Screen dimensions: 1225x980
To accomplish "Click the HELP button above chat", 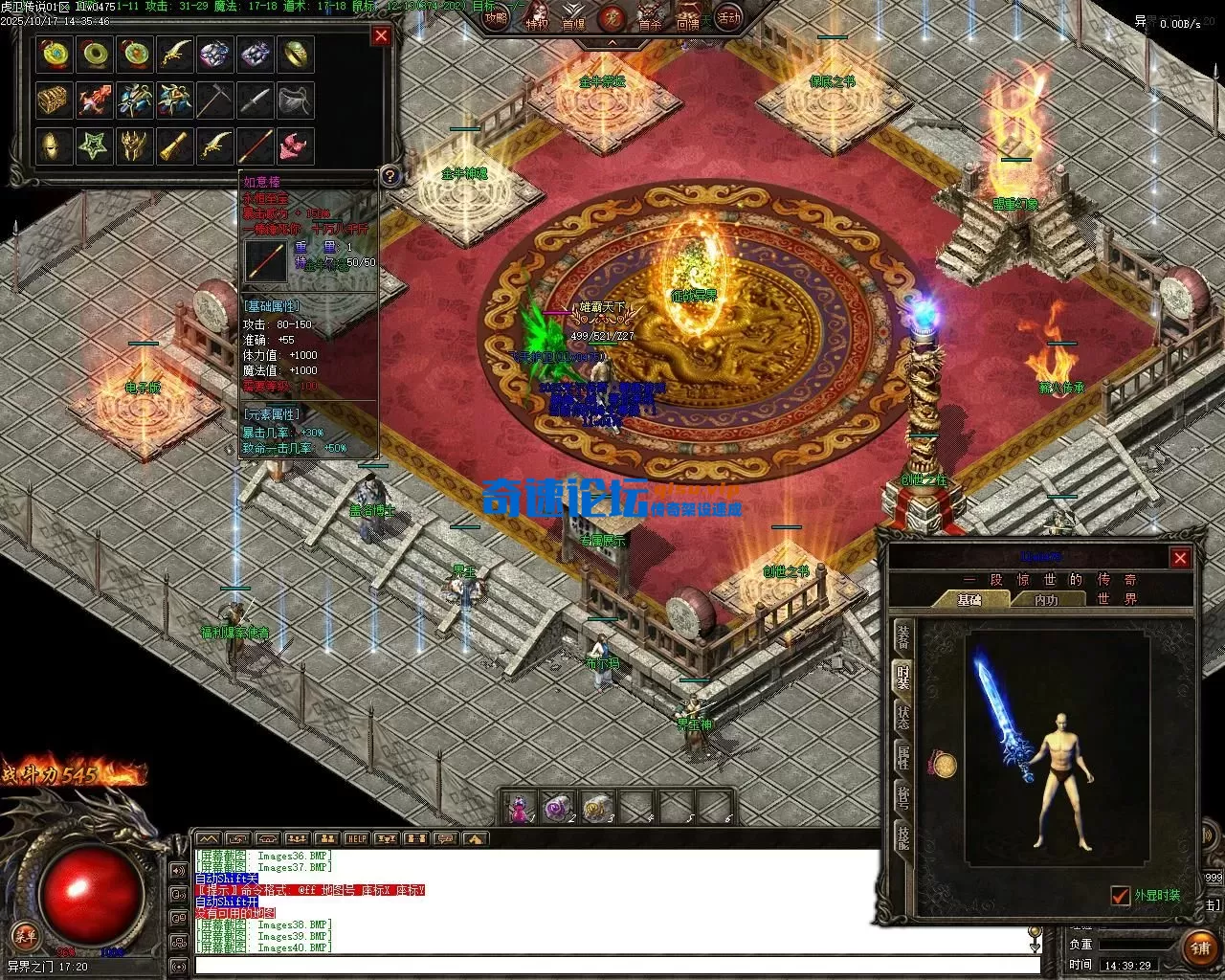I will click(356, 839).
